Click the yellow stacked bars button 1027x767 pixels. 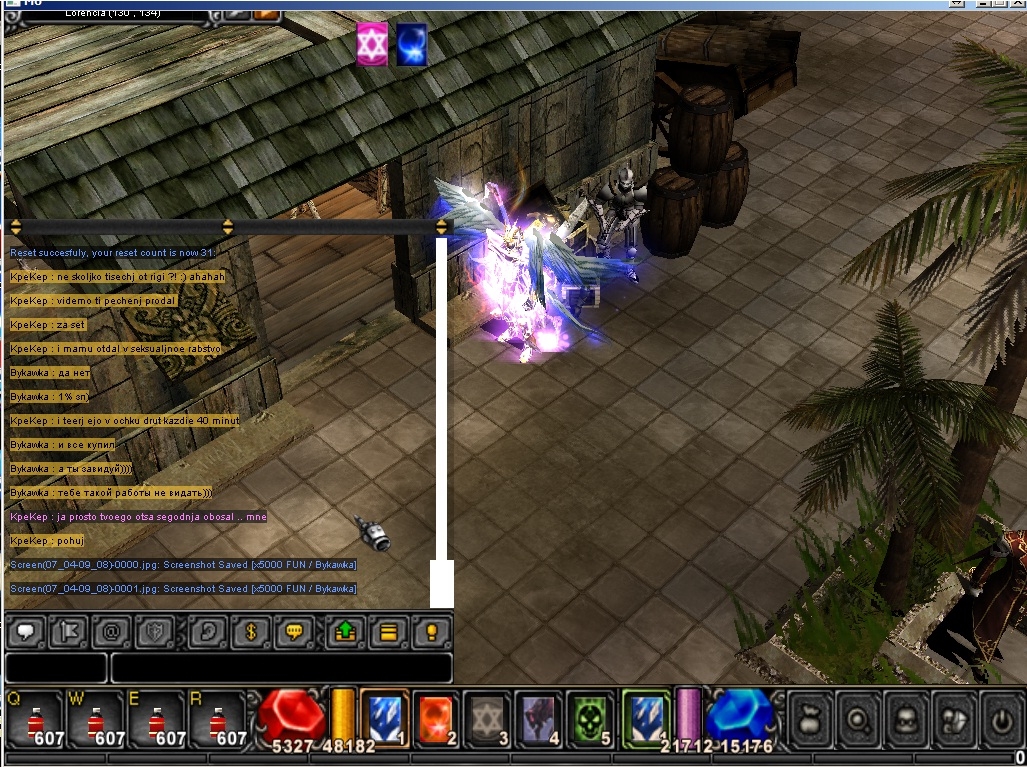(x=389, y=632)
